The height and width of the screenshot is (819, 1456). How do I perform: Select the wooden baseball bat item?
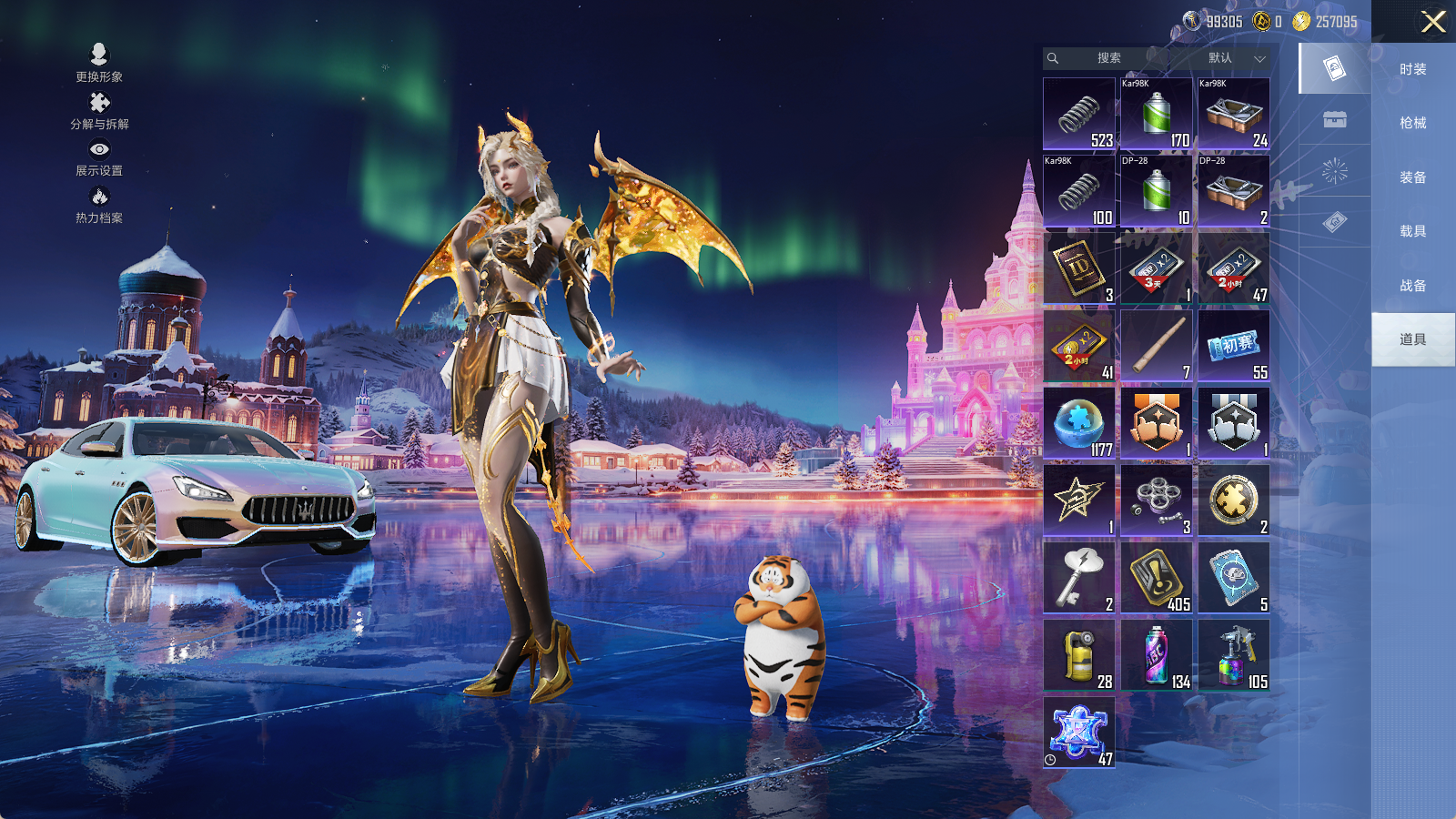[1157, 346]
